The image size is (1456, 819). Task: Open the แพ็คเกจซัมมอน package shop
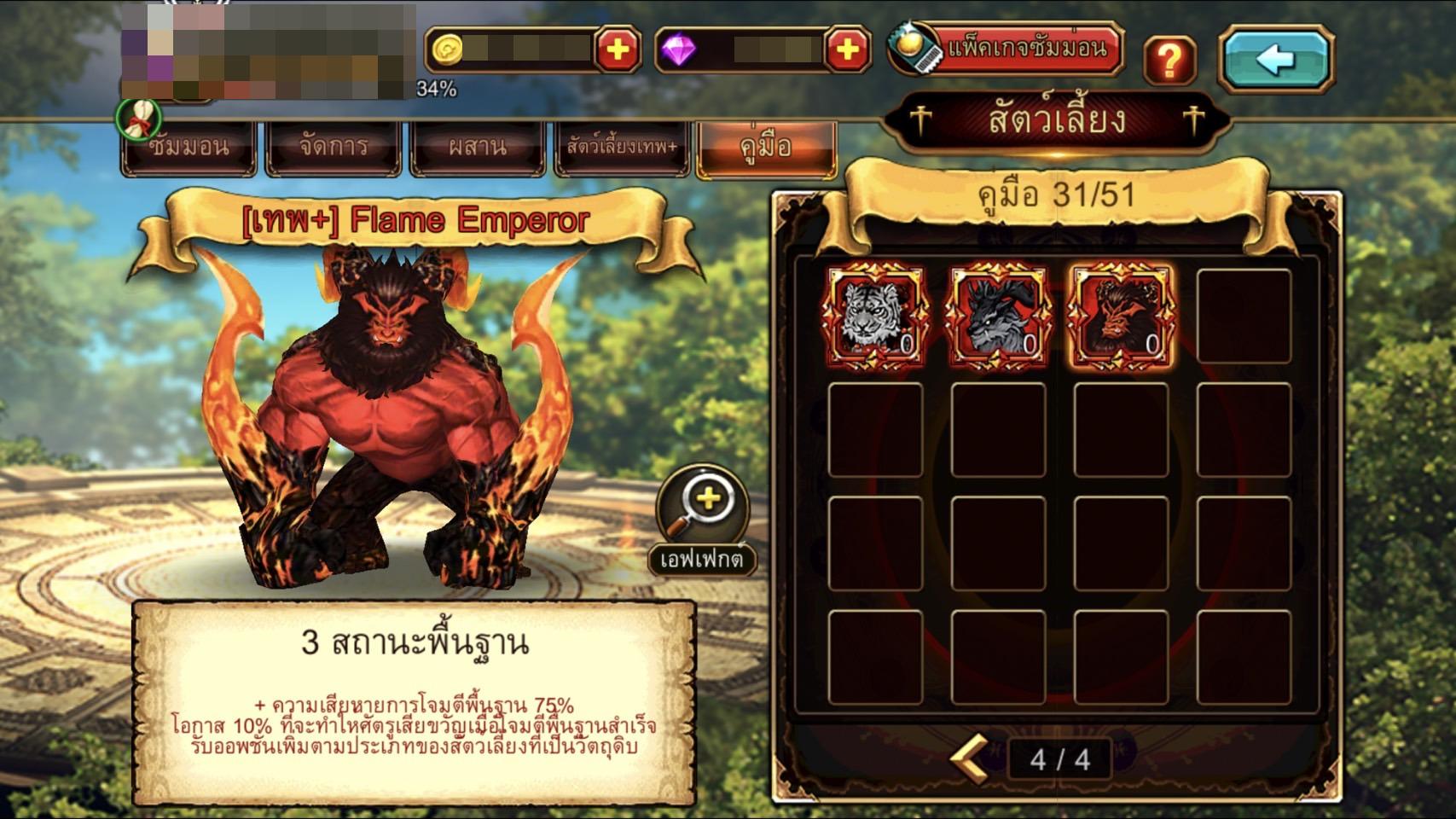(1007, 48)
